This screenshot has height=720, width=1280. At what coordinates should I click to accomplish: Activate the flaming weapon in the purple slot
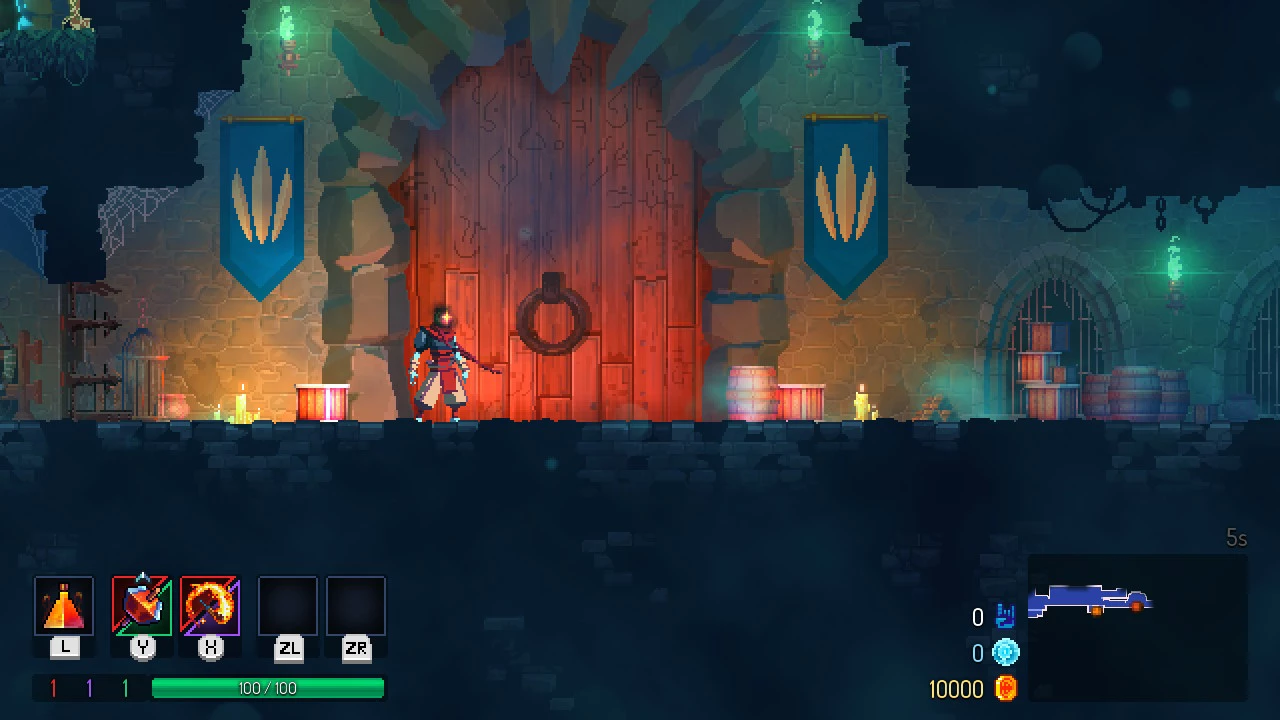(x=210, y=606)
